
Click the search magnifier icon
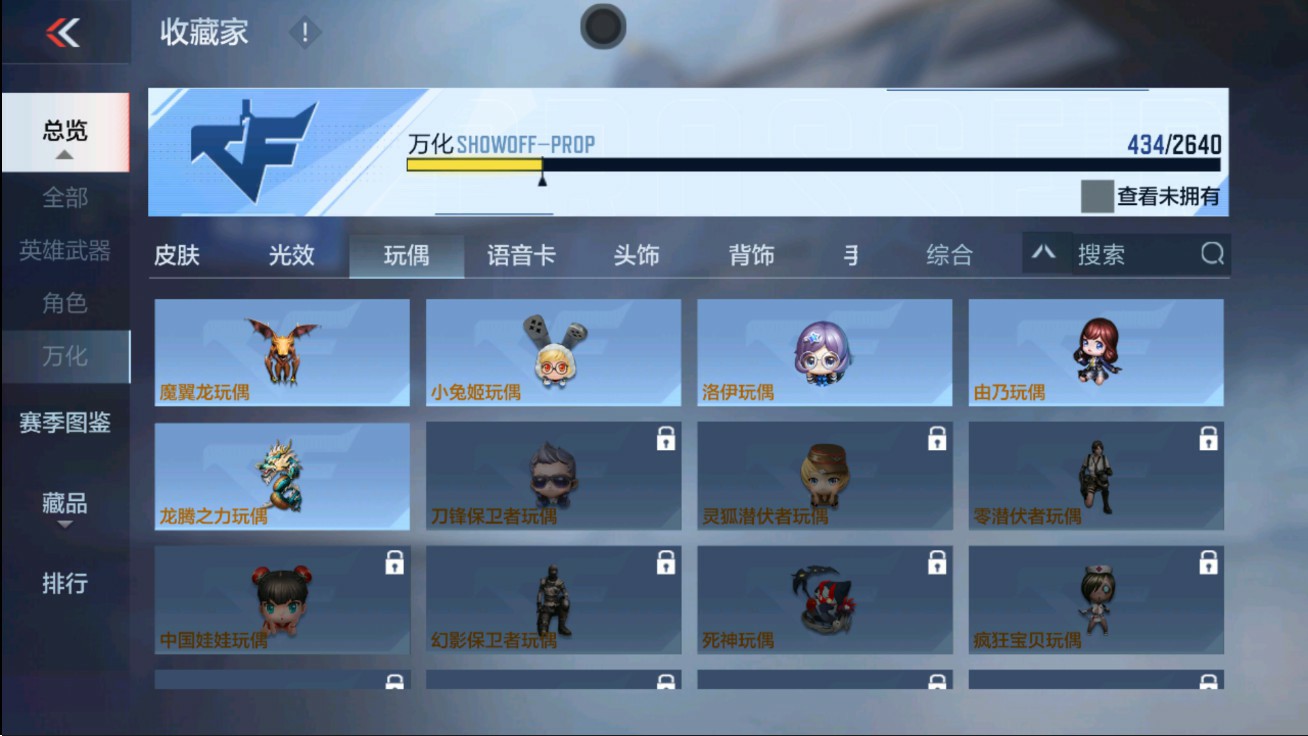pyautogui.click(x=1212, y=254)
